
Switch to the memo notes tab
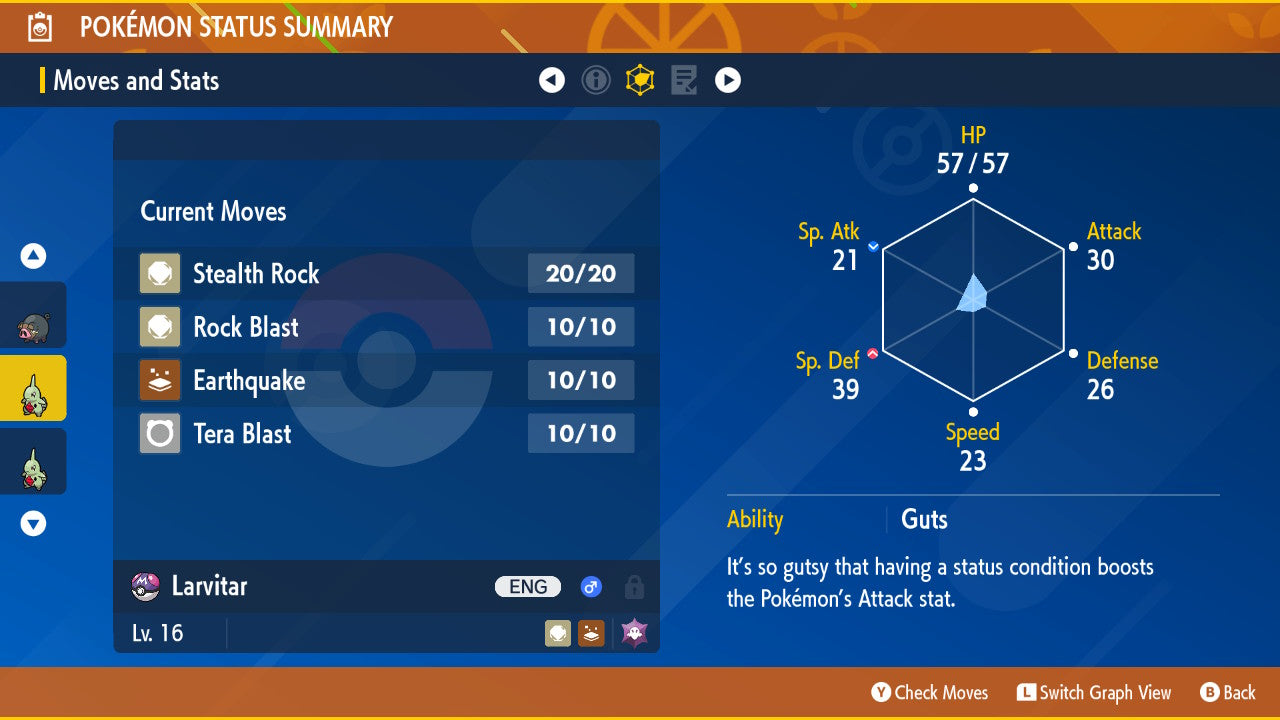pos(684,80)
